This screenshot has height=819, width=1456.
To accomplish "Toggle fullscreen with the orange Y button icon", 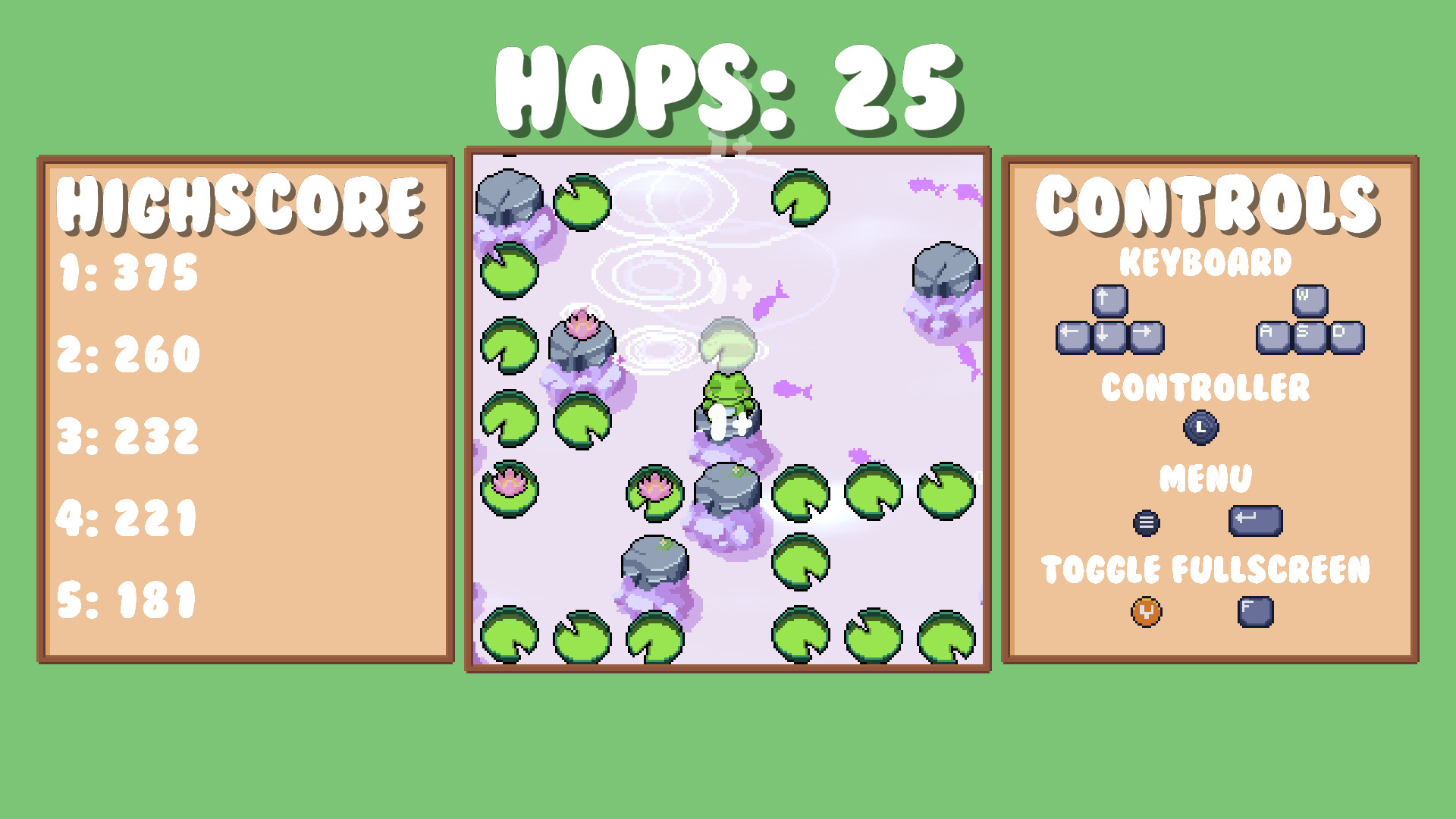I will (x=1147, y=613).
